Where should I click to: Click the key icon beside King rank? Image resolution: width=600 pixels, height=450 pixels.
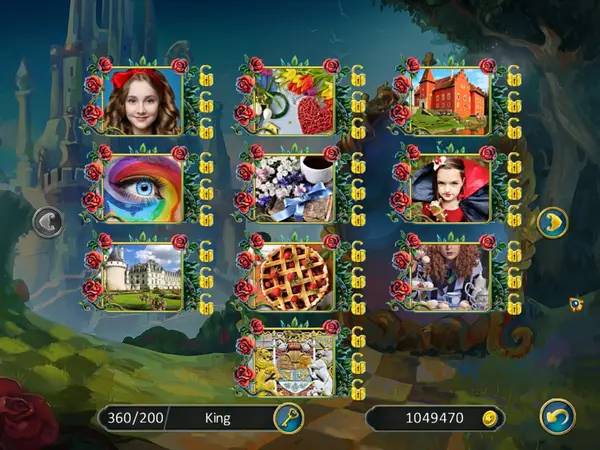click(x=287, y=418)
